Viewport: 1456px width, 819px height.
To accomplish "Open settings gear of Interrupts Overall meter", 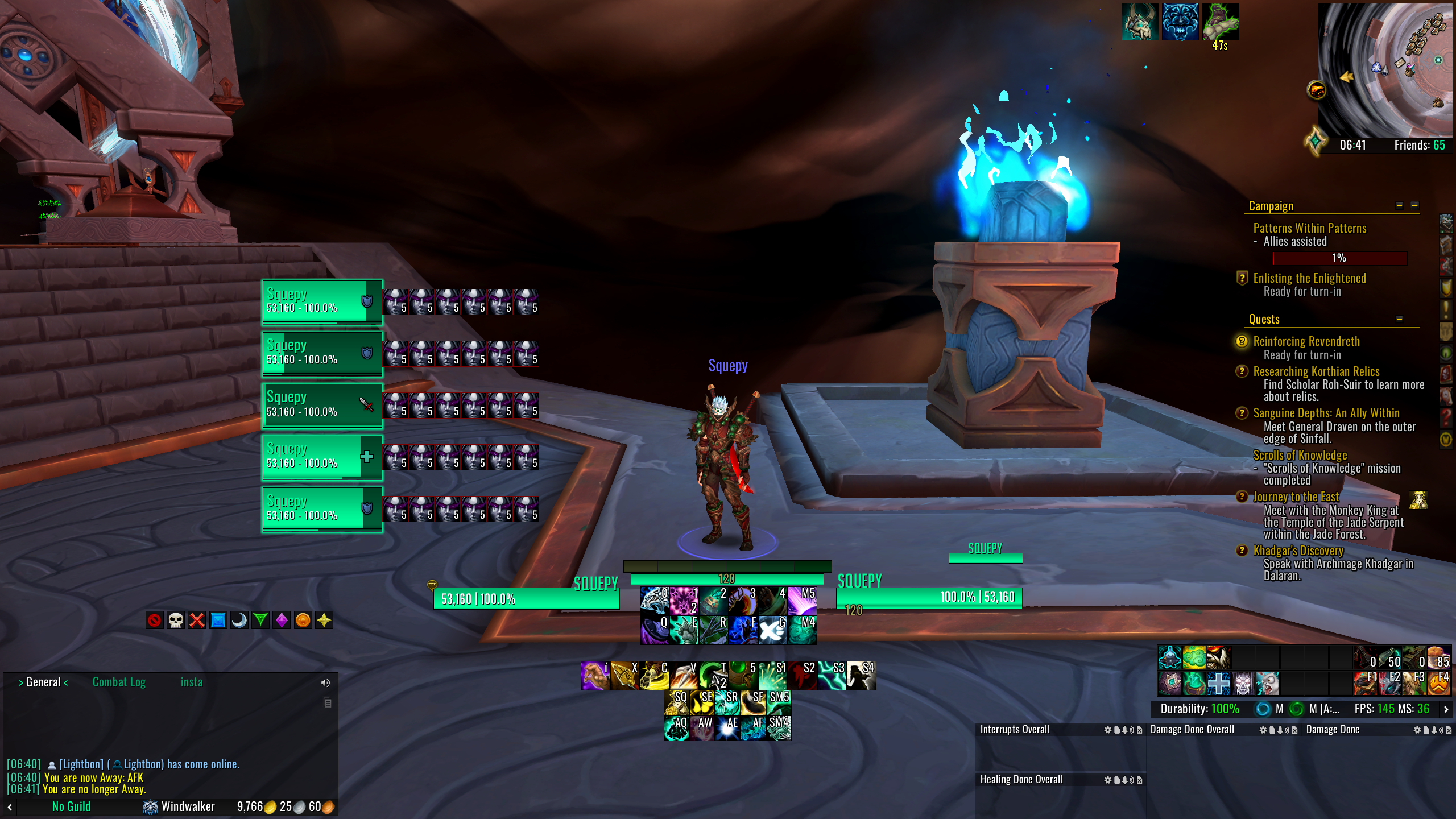I will (x=1107, y=730).
